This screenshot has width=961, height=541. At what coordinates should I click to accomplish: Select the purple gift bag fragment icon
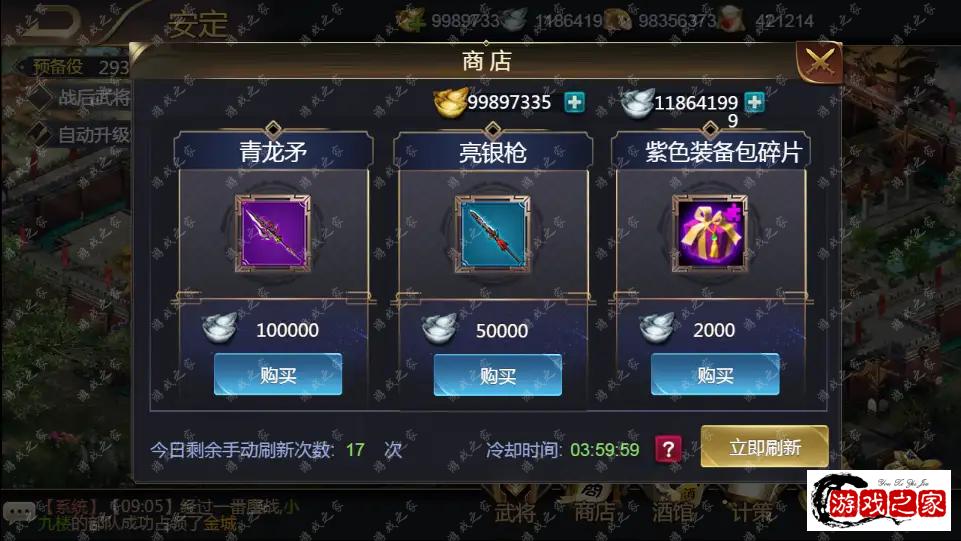click(709, 233)
